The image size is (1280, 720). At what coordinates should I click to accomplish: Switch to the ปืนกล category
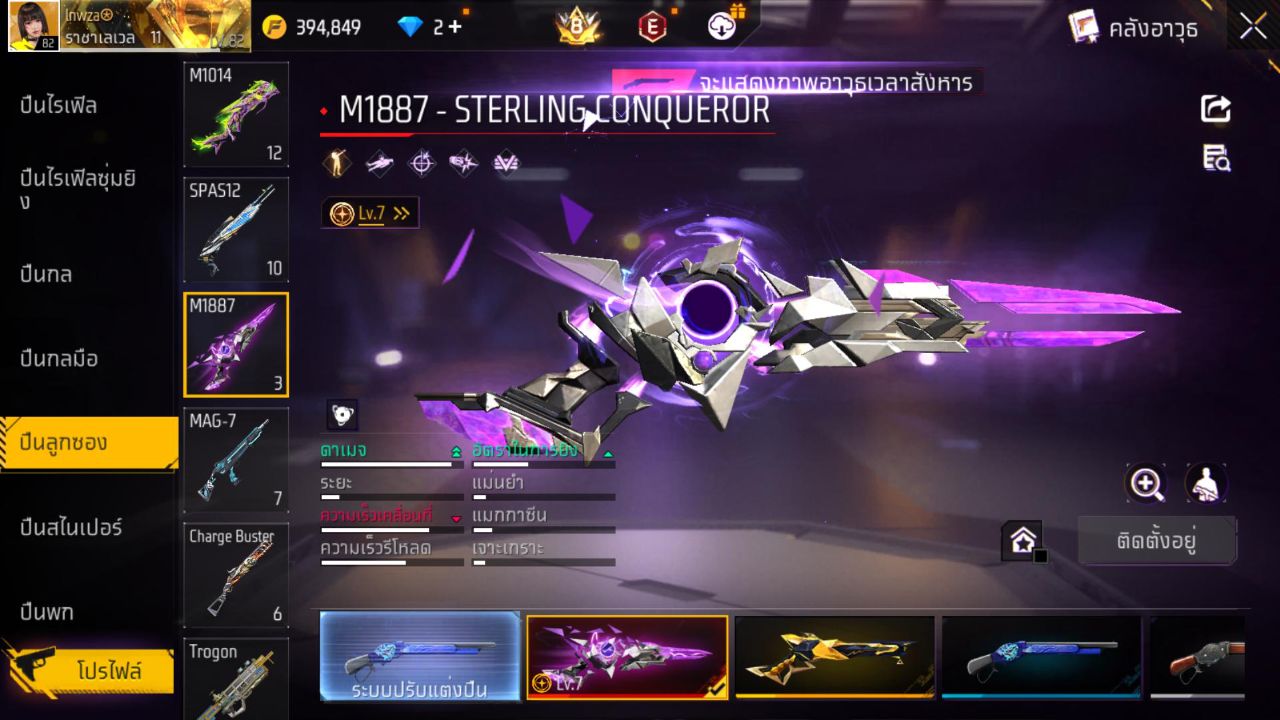click(x=46, y=274)
